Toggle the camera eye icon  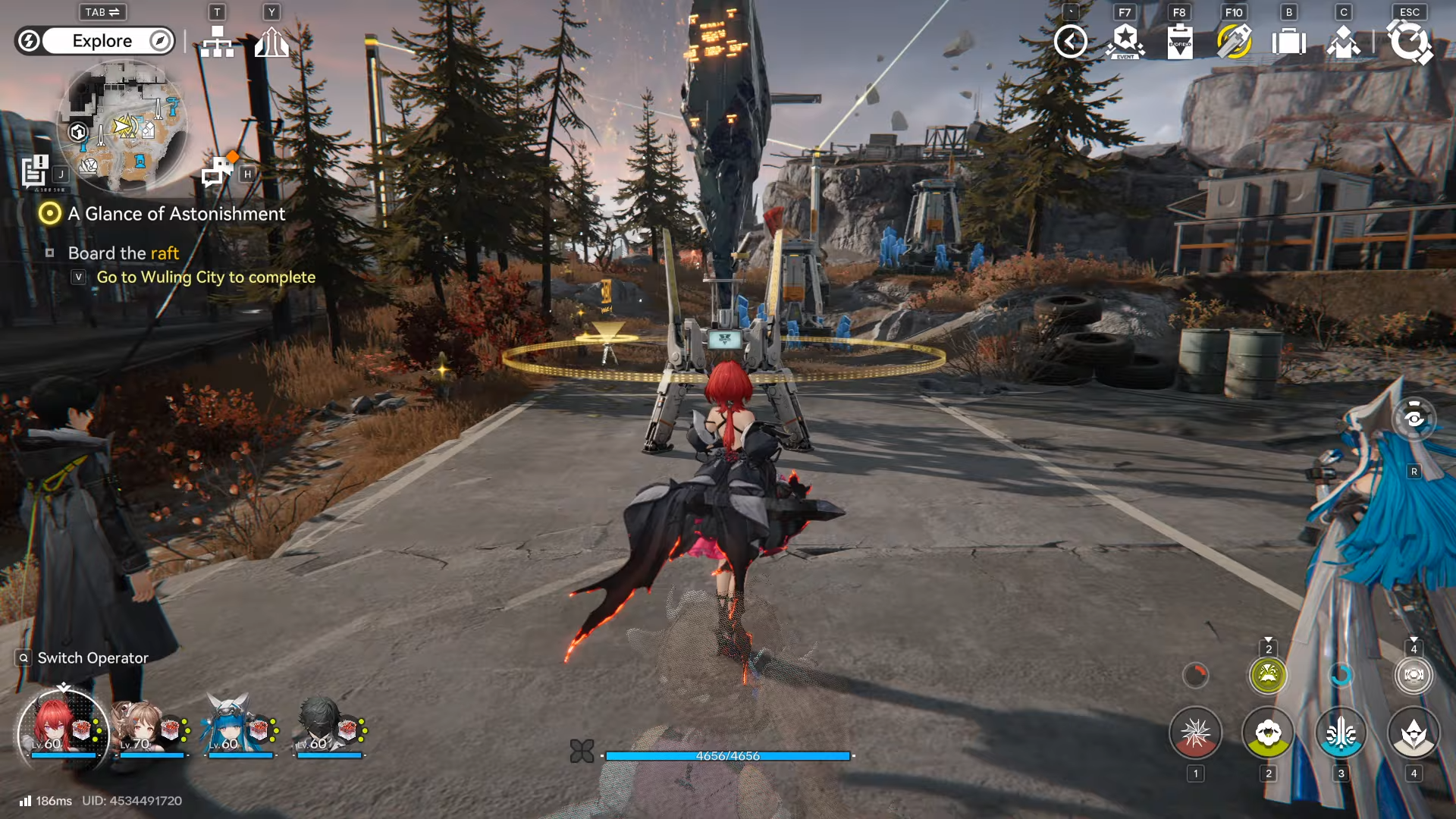tap(1414, 419)
